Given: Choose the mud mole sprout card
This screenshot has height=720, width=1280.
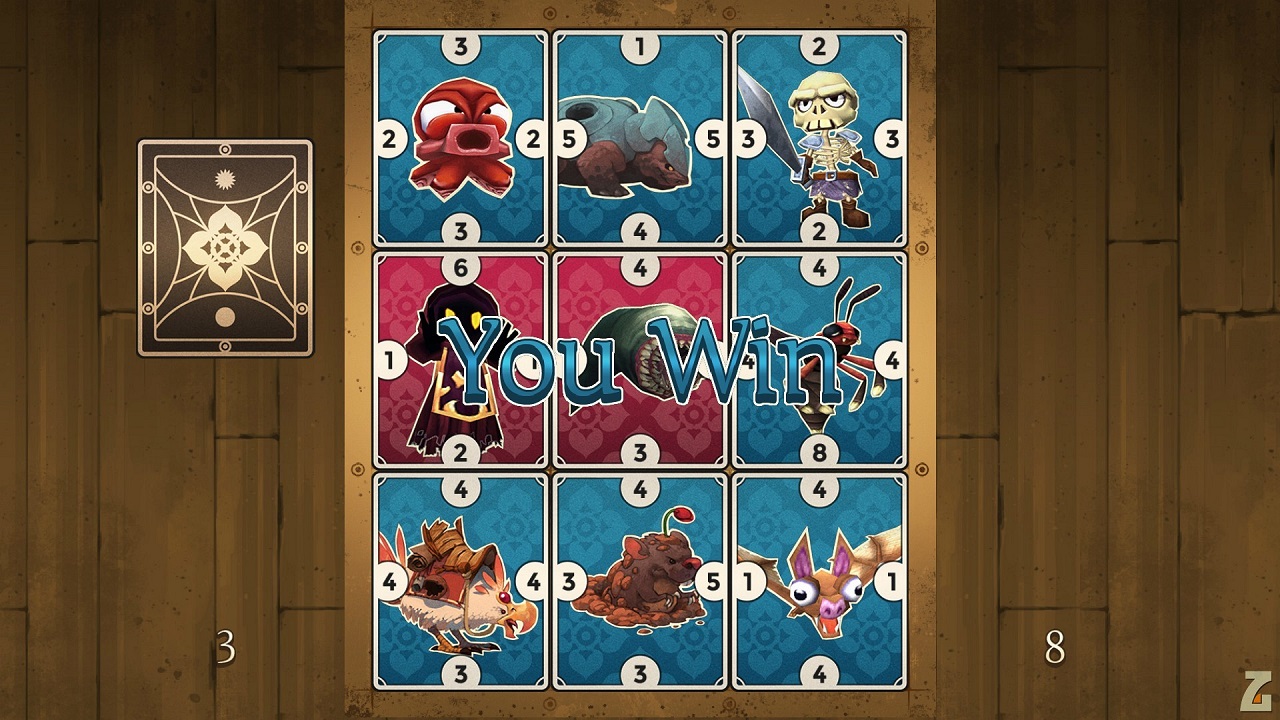Looking at the screenshot, I should click(x=640, y=581).
